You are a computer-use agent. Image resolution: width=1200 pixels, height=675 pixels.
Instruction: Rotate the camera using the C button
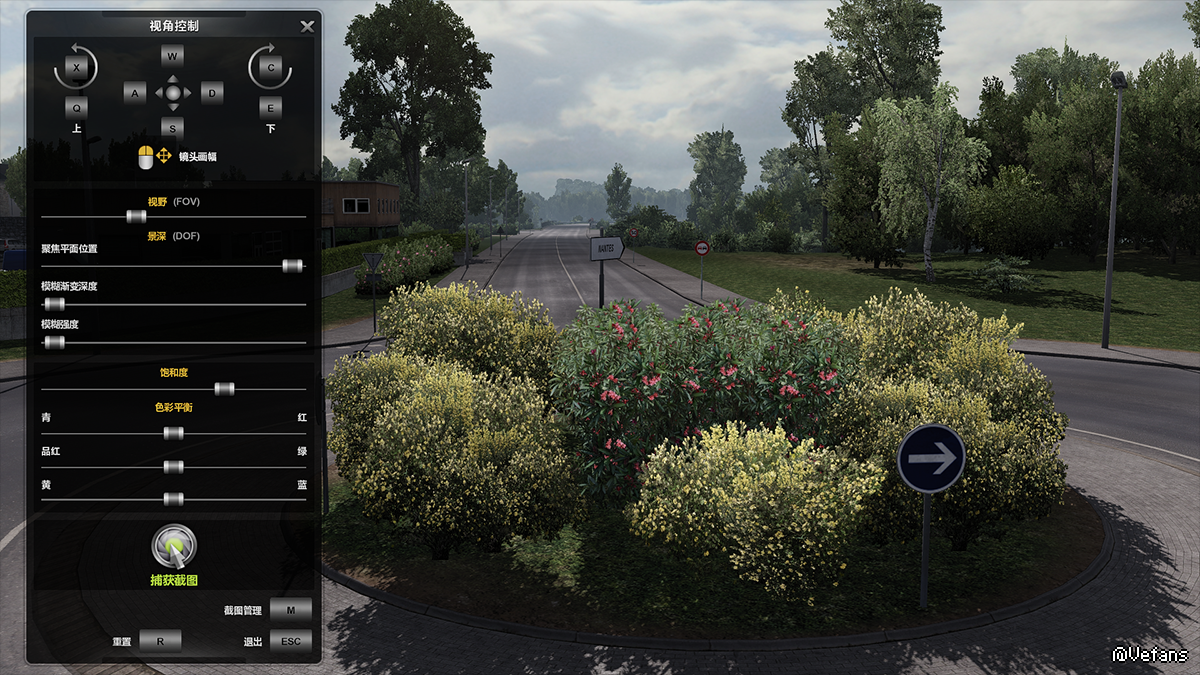[270, 68]
